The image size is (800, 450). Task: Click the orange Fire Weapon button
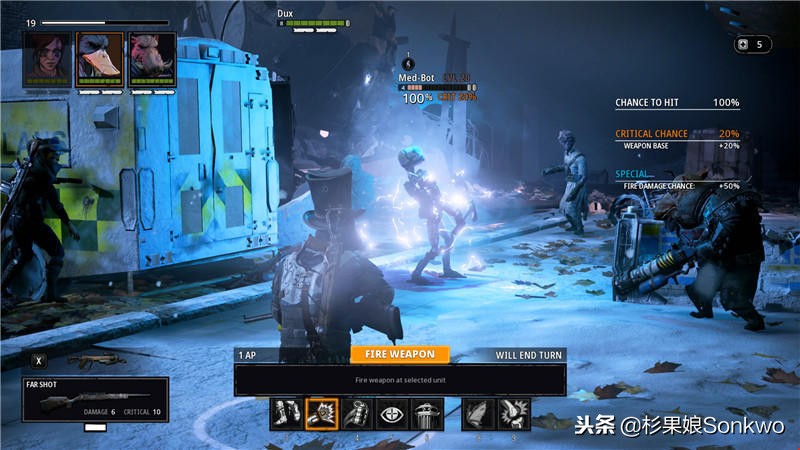(400, 354)
